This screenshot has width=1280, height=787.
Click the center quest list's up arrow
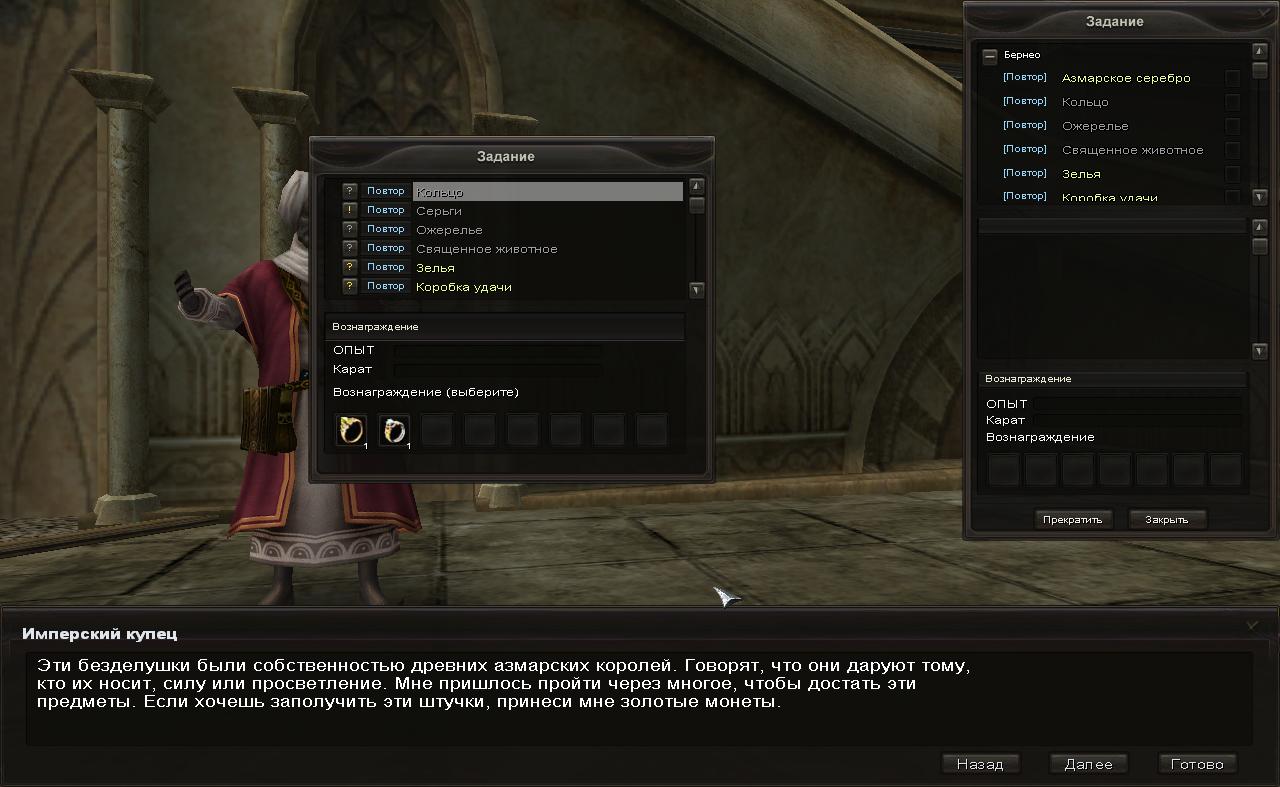click(697, 186)
